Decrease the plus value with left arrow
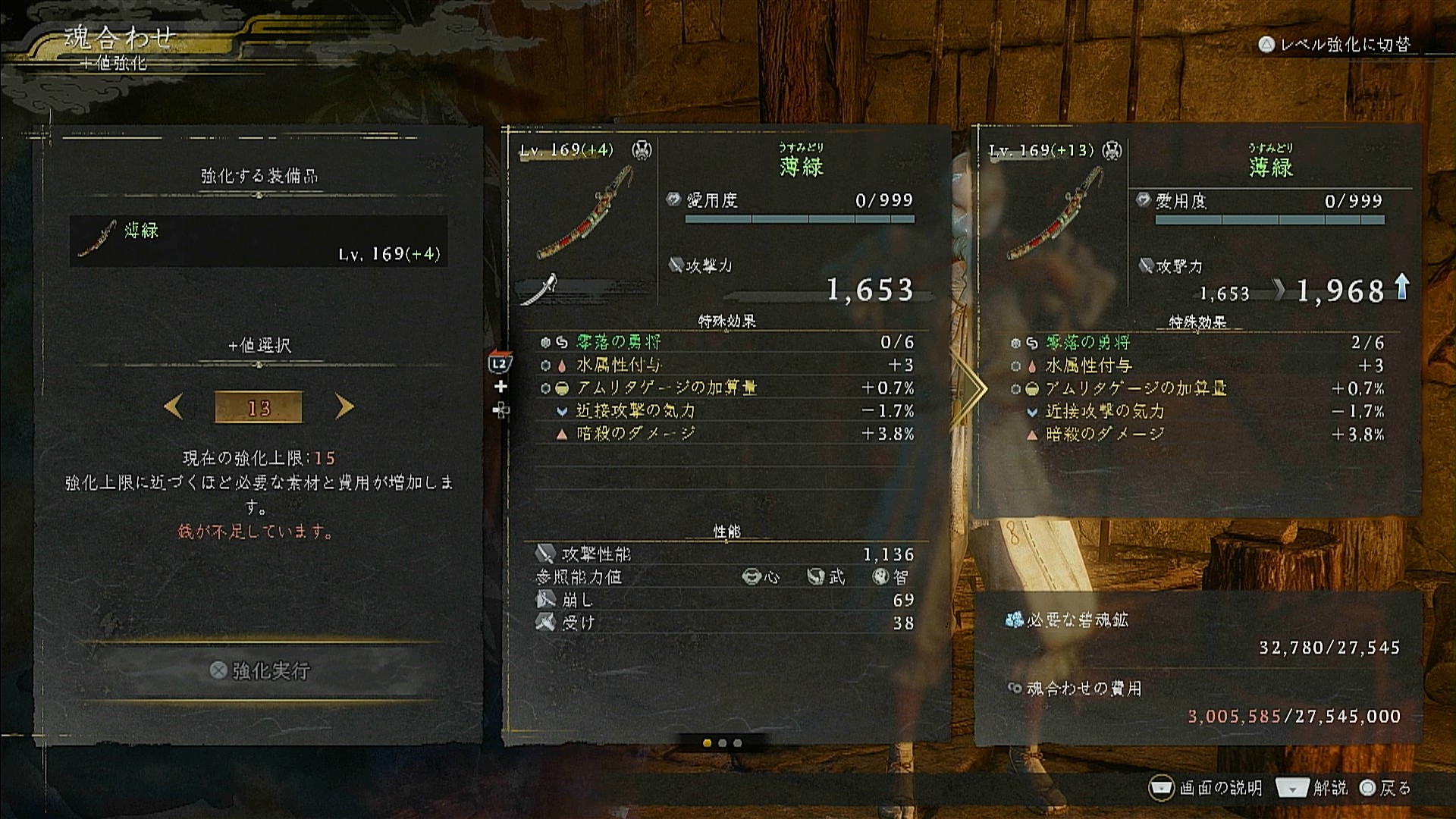The width and height of the screenshot is (1456, 819). click(174, 408)
